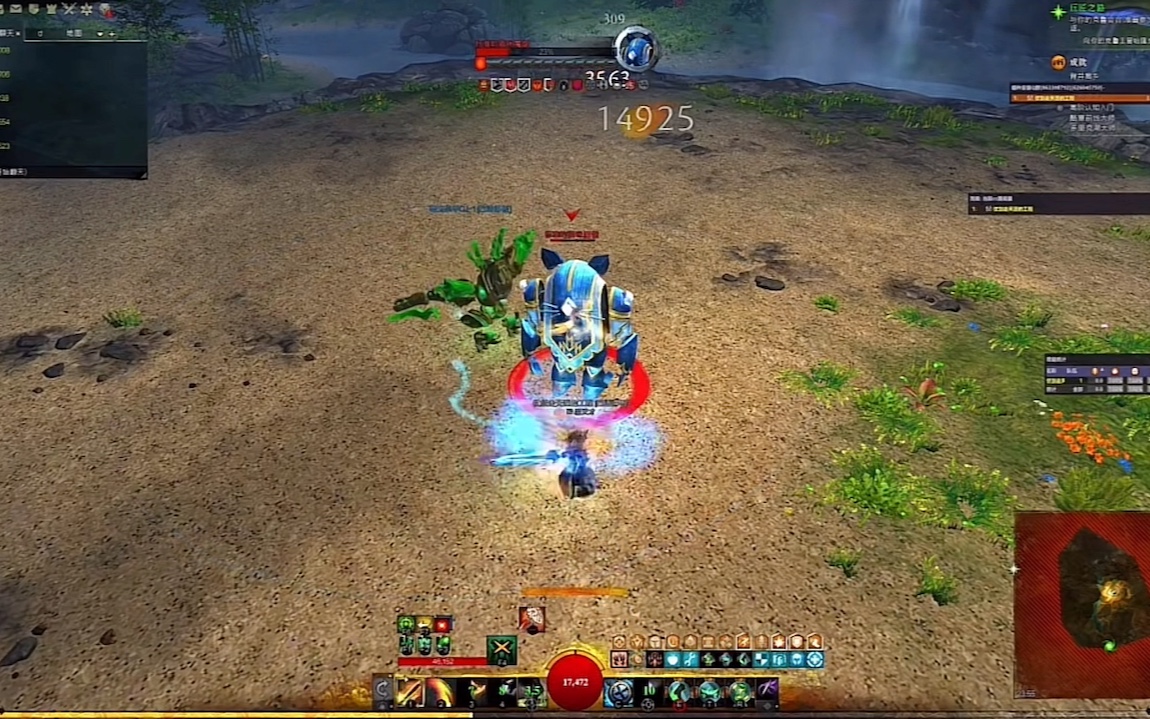This screenshot has height=719, width=1150.
Task: Trigger the utility skill showing 10 cooldown
Action: coord(650,692)
